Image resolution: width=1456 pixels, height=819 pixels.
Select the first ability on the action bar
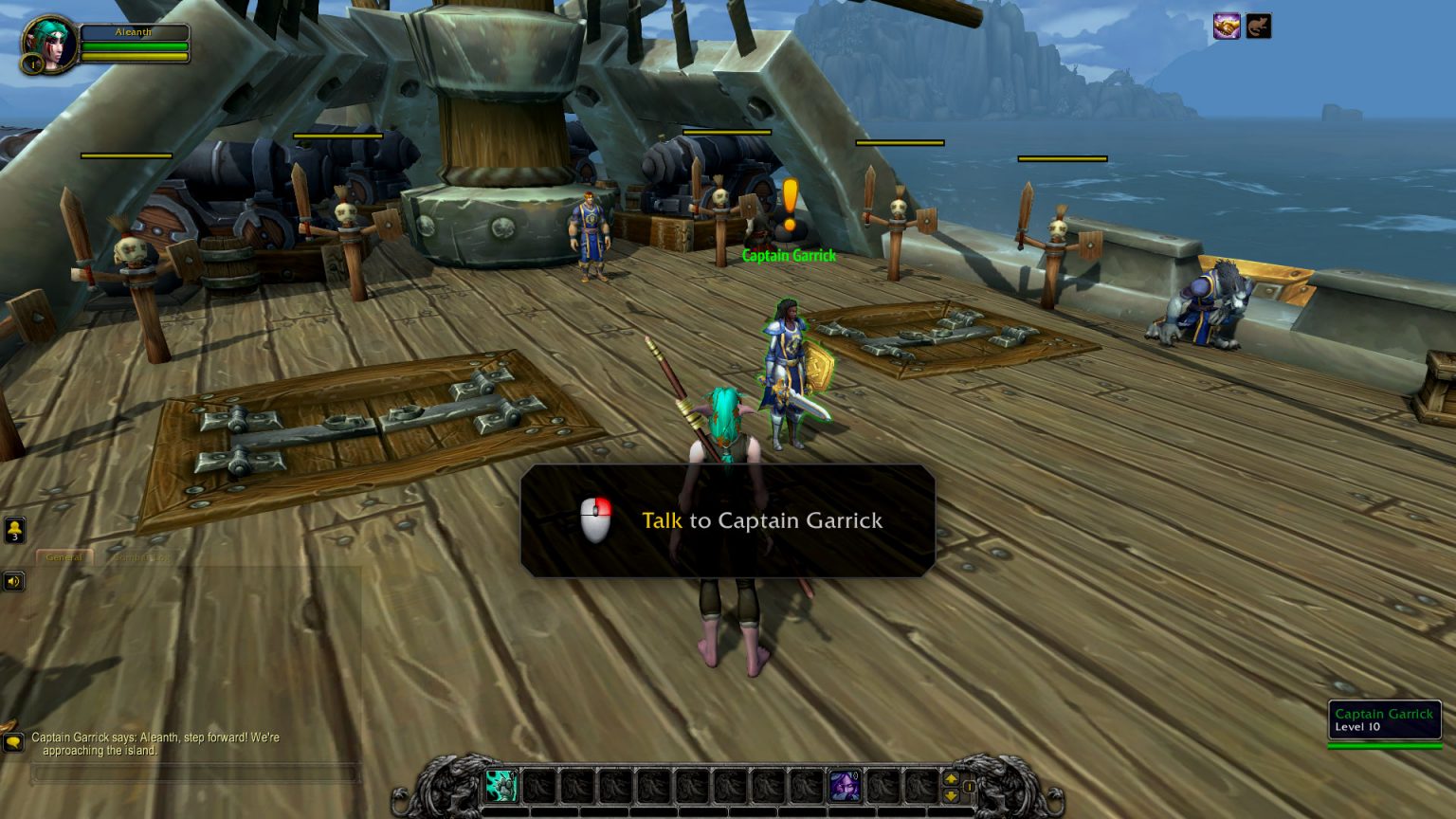click(501, 787)
